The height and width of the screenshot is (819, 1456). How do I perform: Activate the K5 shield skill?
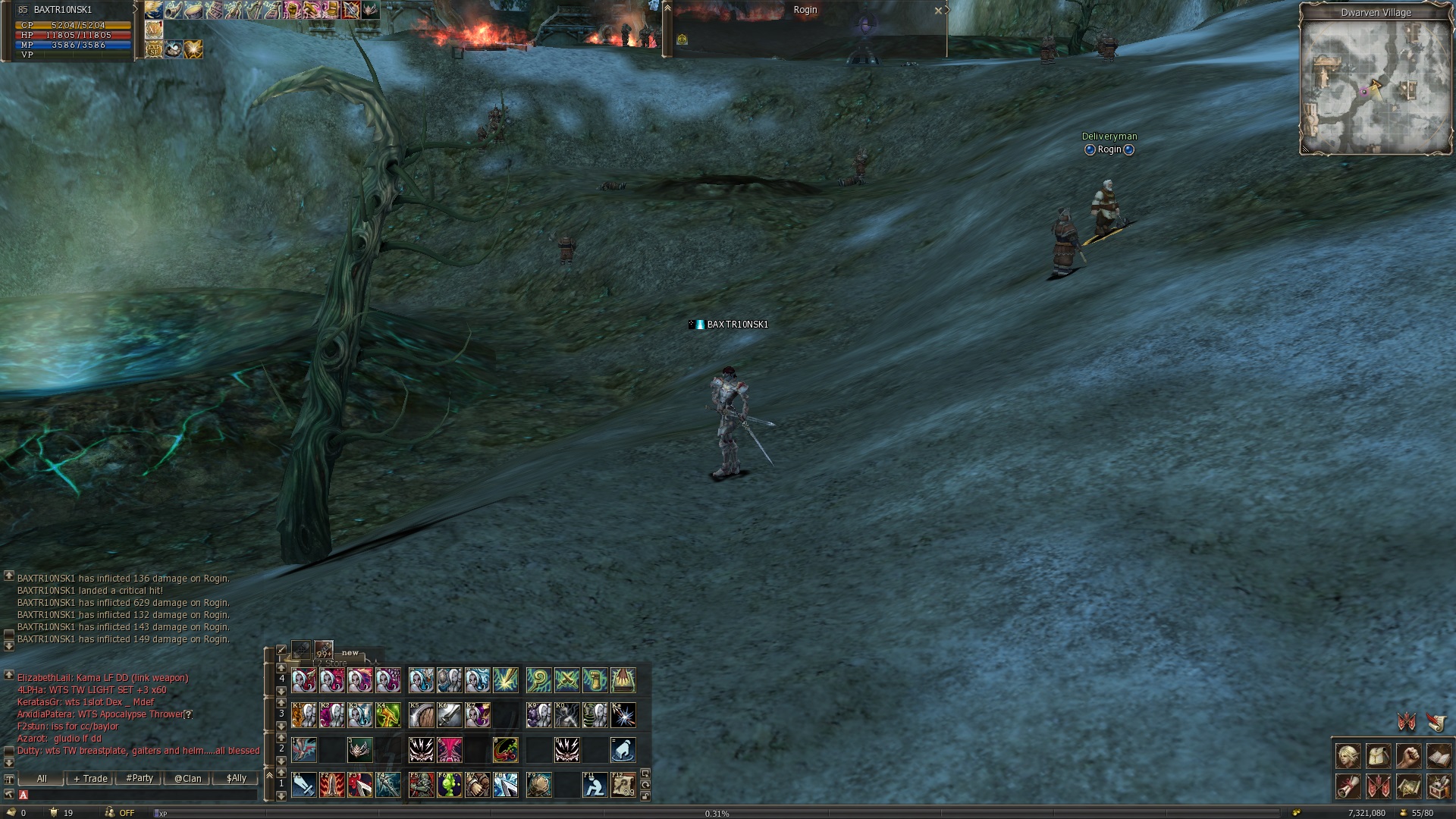(421, 715)
